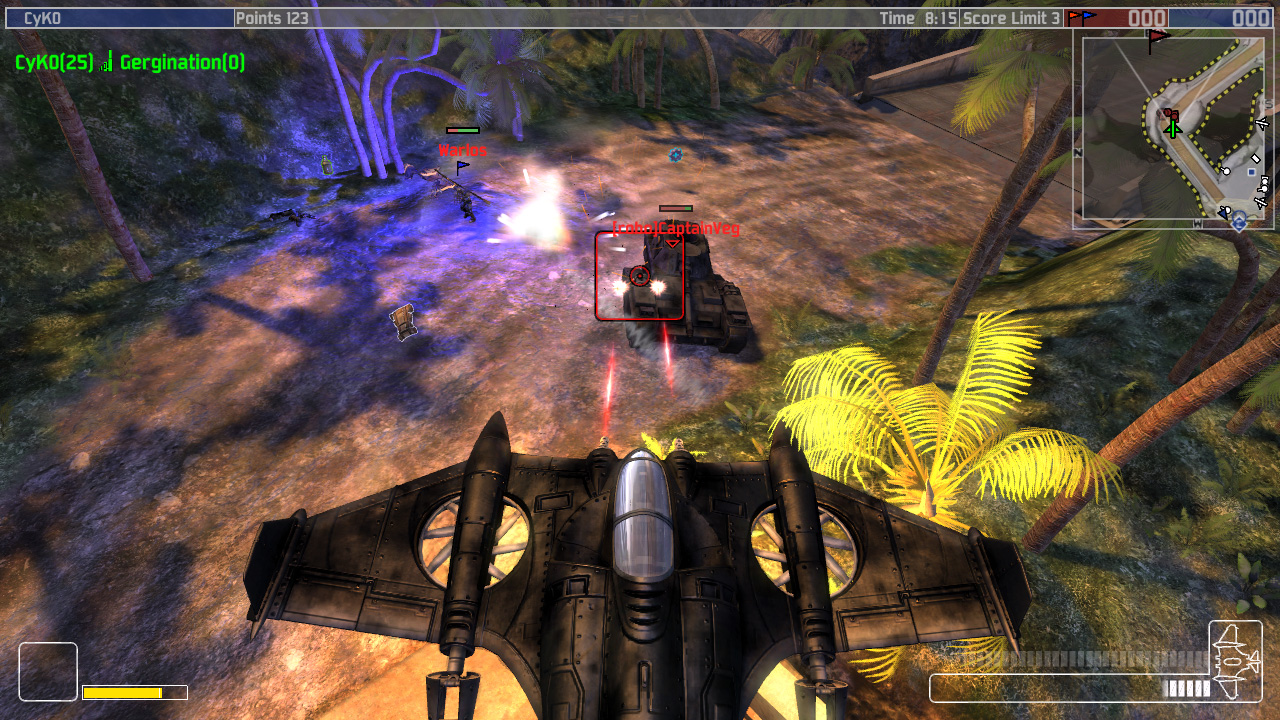
Task: Click the Score Limit 3 label
Action: point(1010,15)
